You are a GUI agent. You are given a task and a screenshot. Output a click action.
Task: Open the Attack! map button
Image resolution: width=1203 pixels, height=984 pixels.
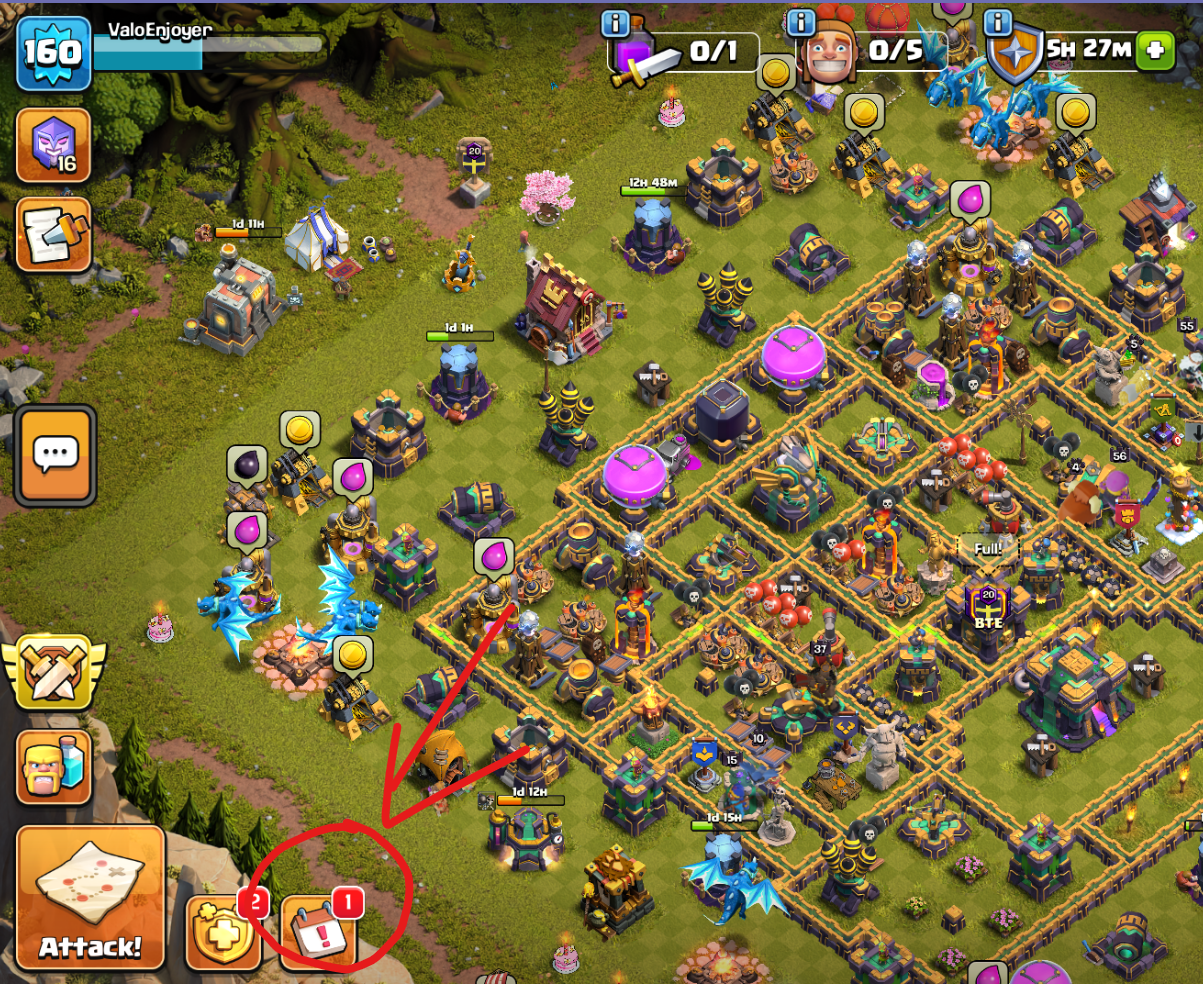click(x=90, y=897)
